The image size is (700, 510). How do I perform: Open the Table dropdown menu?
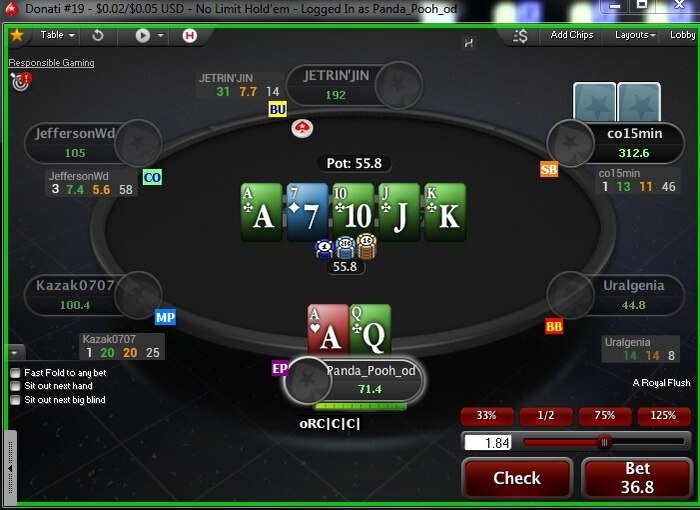pos(57,35)
